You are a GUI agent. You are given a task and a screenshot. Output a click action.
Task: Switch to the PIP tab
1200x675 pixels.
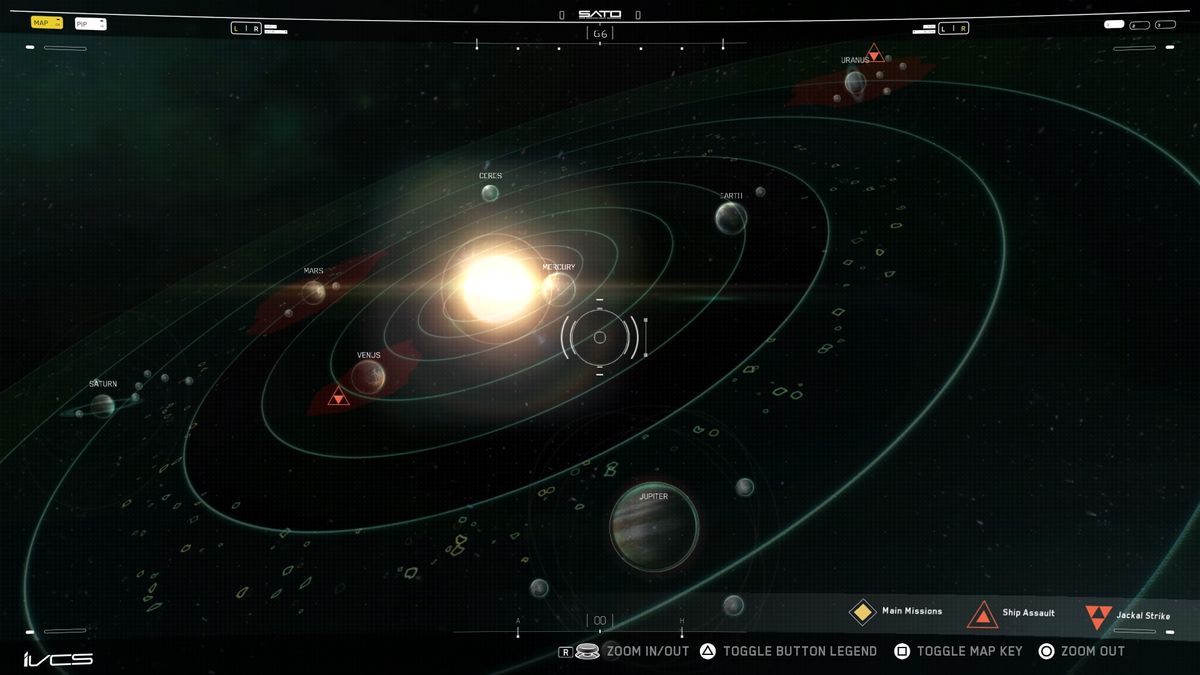(x=89, y=23)
